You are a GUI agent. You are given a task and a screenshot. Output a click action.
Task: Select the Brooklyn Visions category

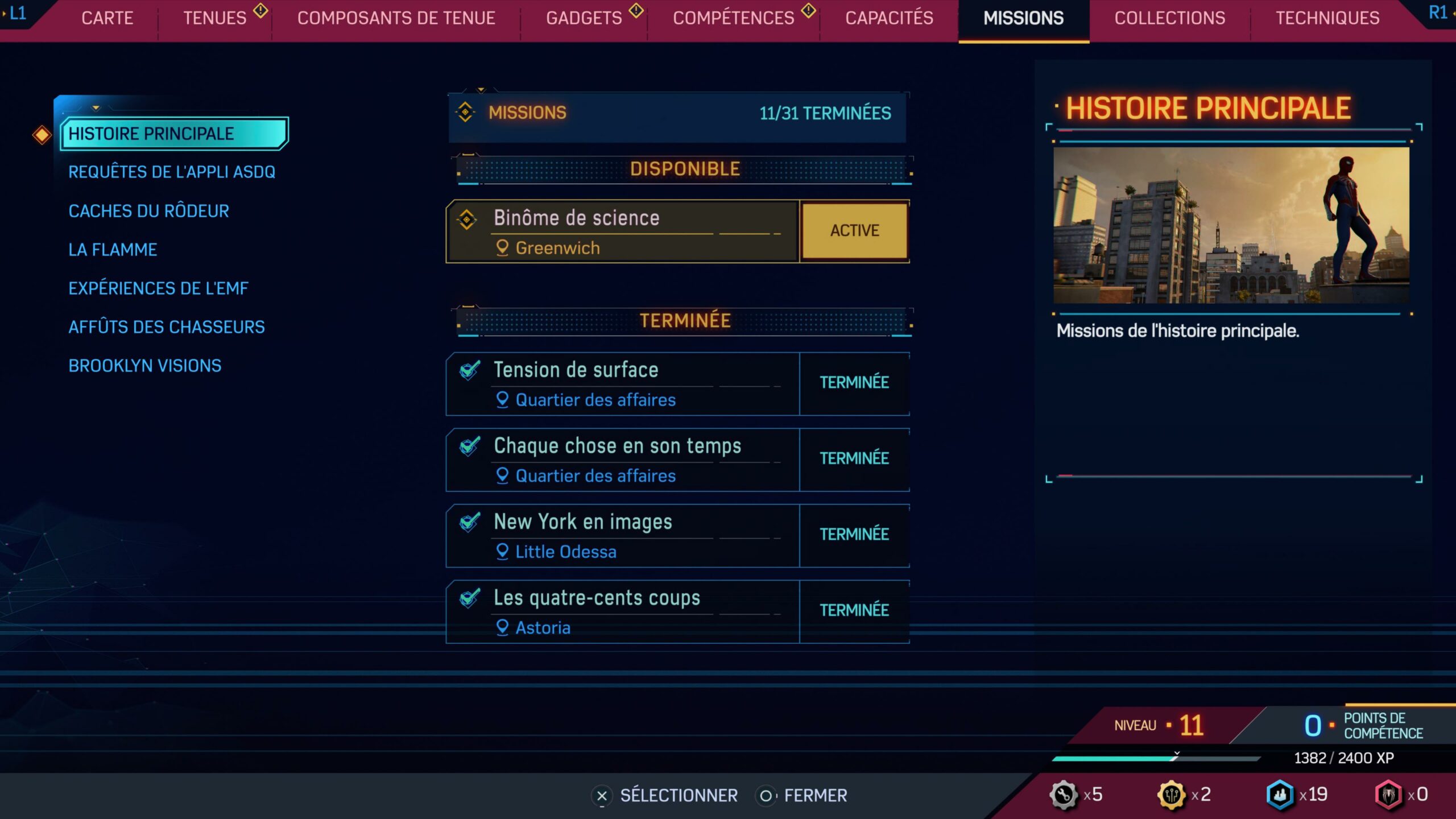144,366
